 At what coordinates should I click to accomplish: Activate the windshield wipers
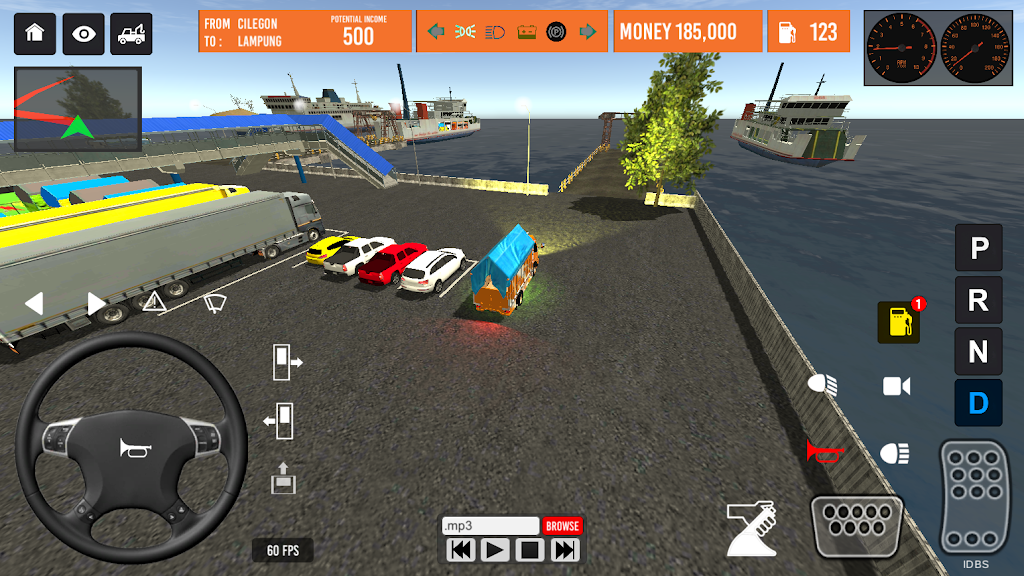click(x=214, y=301)
